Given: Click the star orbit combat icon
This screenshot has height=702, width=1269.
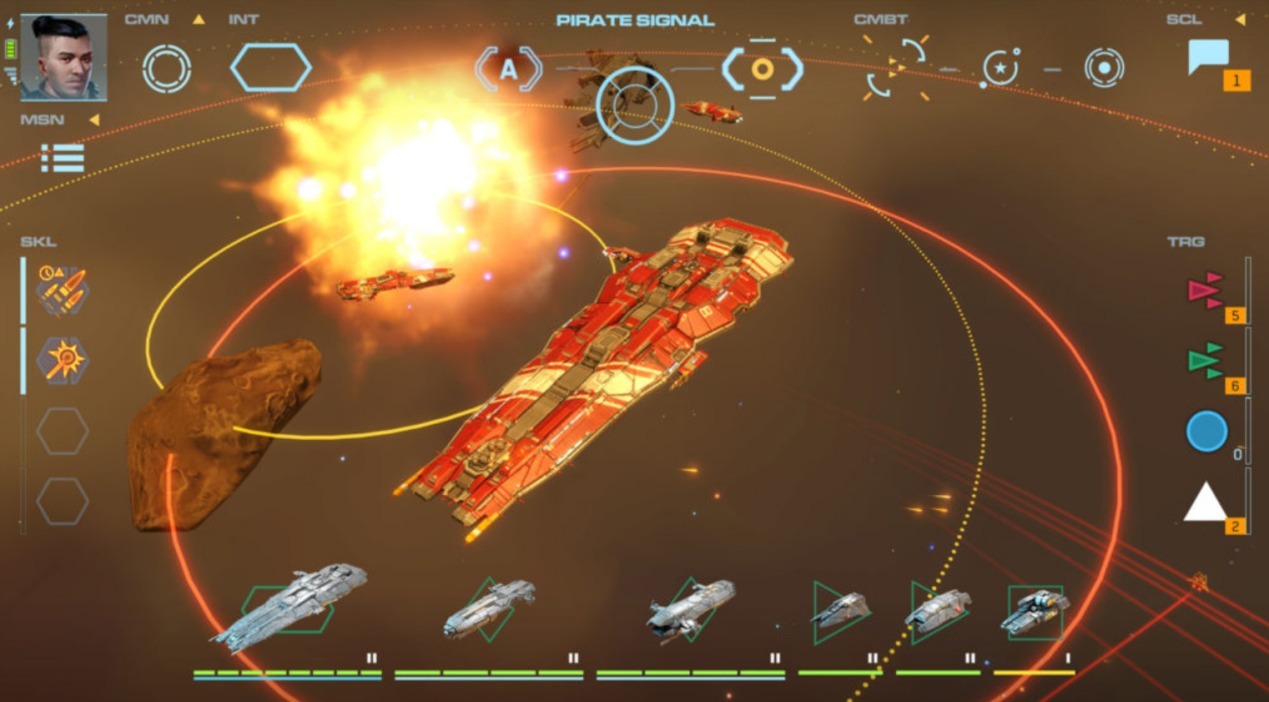Looking at the screenshot, I should tap(1000, 68).
